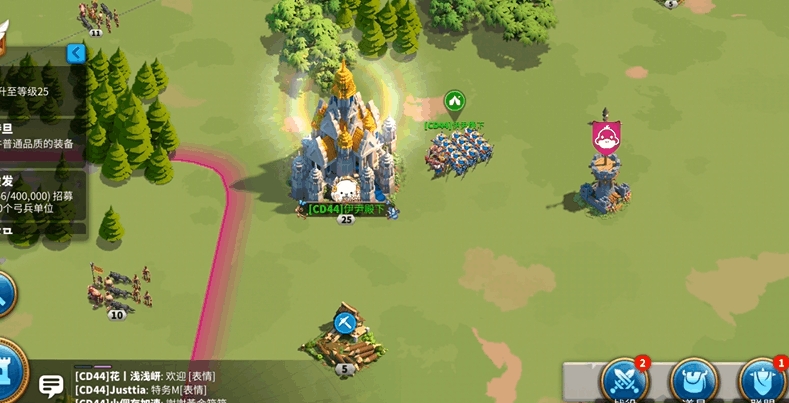Select the green tent marker above troops
This screenshot has width=789, height=403.
click(x=454, y=102)
